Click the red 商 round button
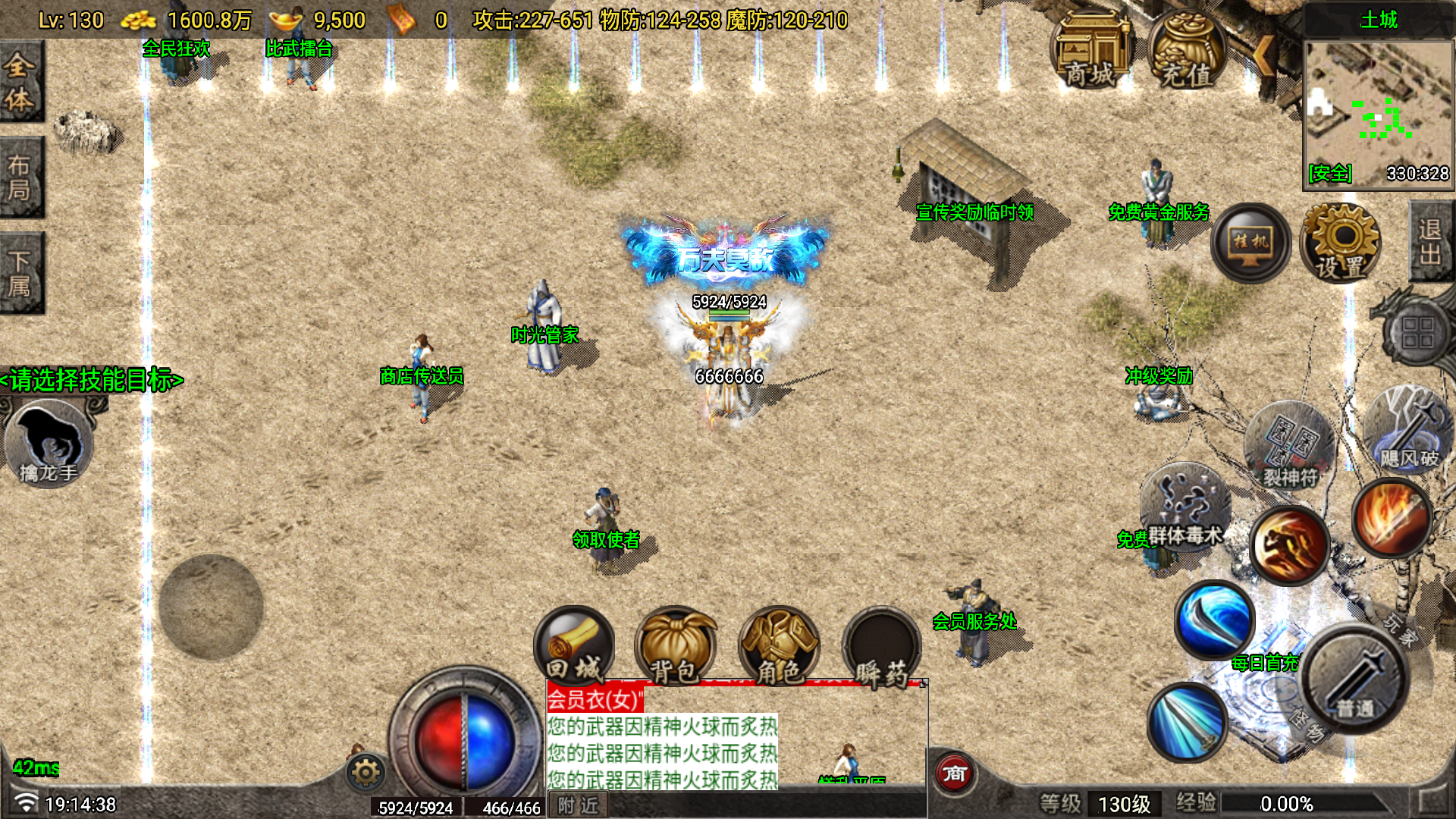Viewport: 1456px width, 819px height. click(x=954, y=773)
